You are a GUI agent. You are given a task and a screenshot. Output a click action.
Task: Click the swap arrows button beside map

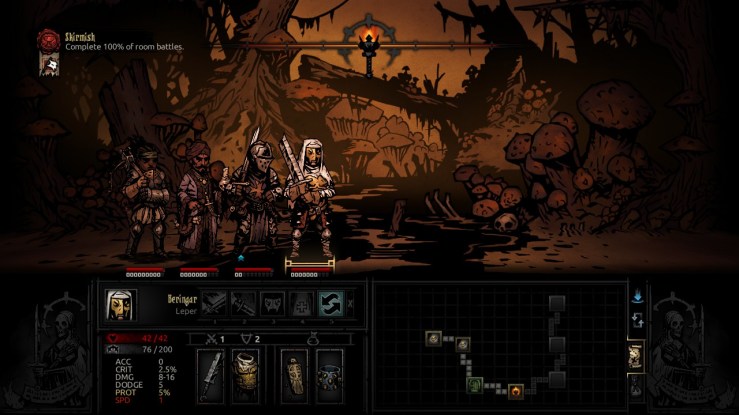click(637, 321)
